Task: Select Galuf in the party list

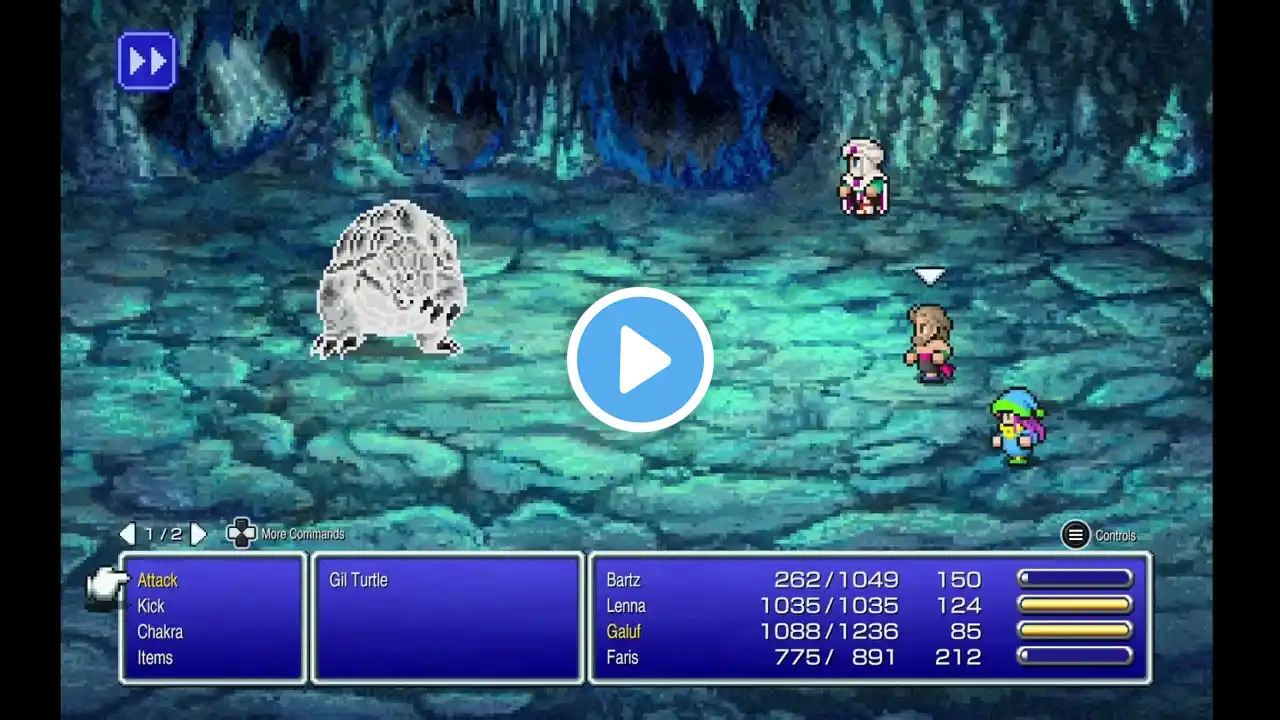Action: (x=623, y=632)
